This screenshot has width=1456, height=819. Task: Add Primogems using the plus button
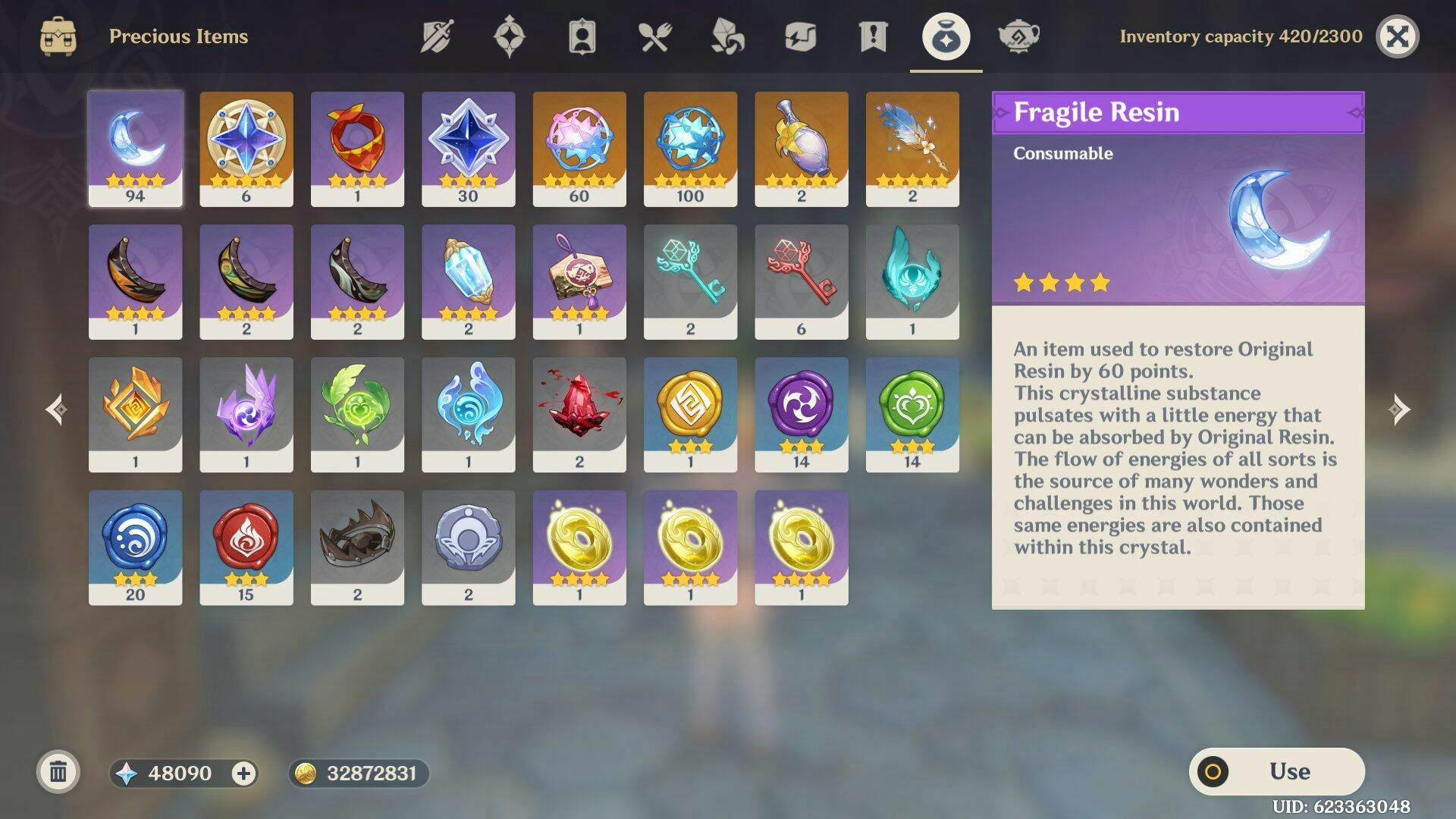click(243, 773)
